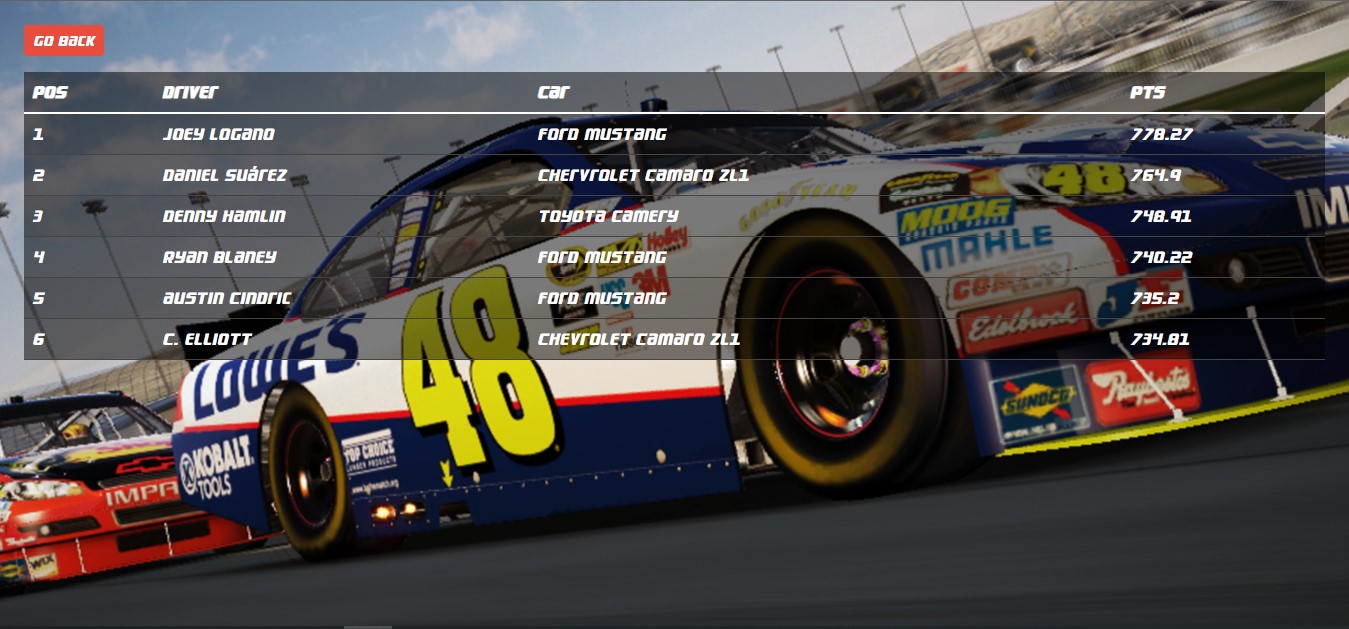This screenshot has height=629, width=1349.
Task: Click the red Go Back button
Action: (64, 41)
